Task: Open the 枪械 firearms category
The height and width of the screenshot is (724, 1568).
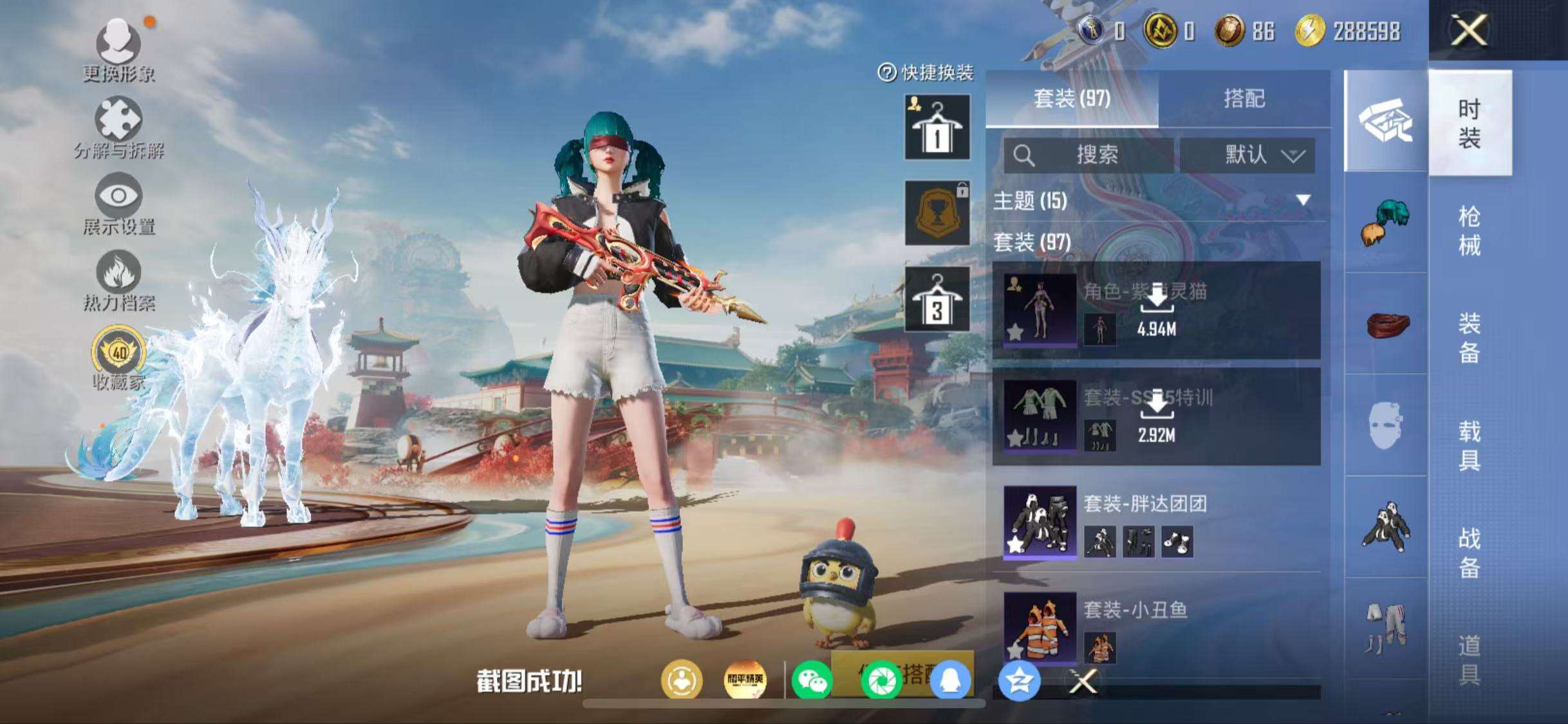Action: pos(1469,230)
